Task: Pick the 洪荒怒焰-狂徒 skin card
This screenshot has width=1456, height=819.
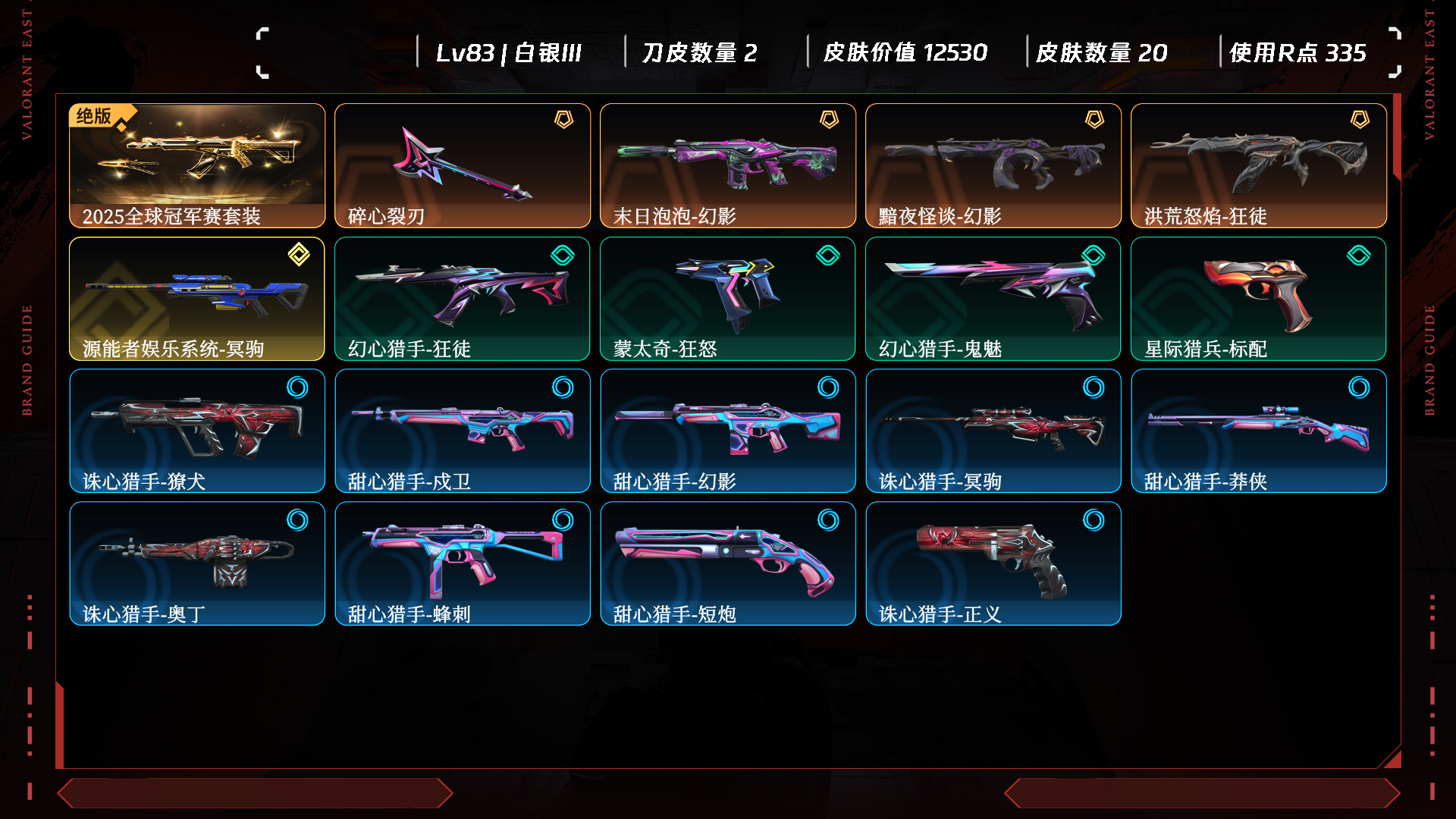Action: (x=1259, y=165)
